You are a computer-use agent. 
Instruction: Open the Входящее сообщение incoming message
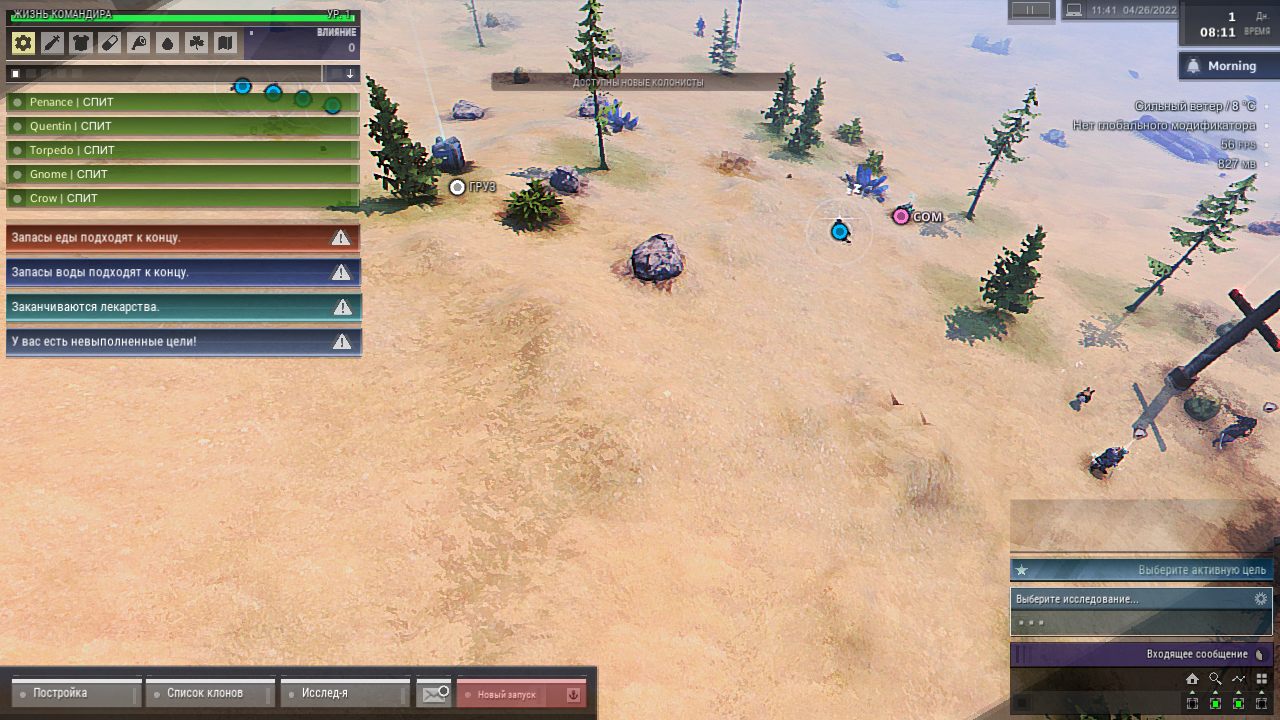click(x=1141, y=655)
